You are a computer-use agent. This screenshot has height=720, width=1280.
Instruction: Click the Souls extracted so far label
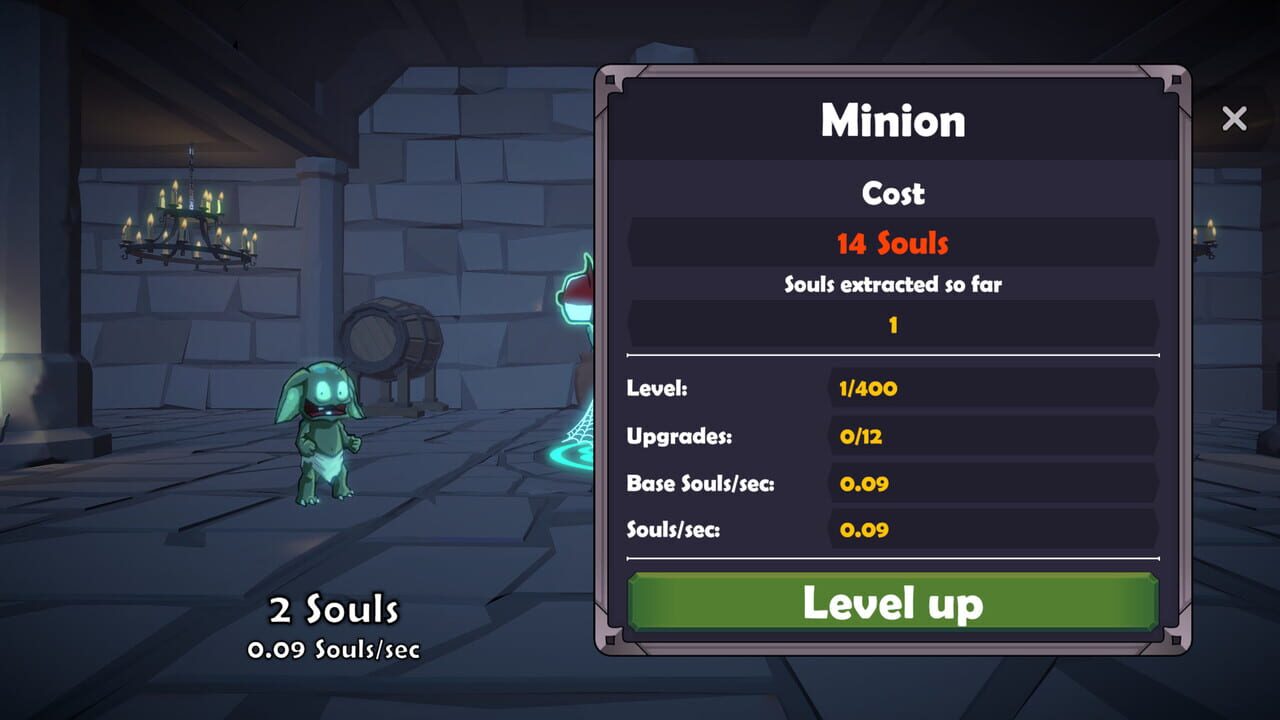(893, 284)
